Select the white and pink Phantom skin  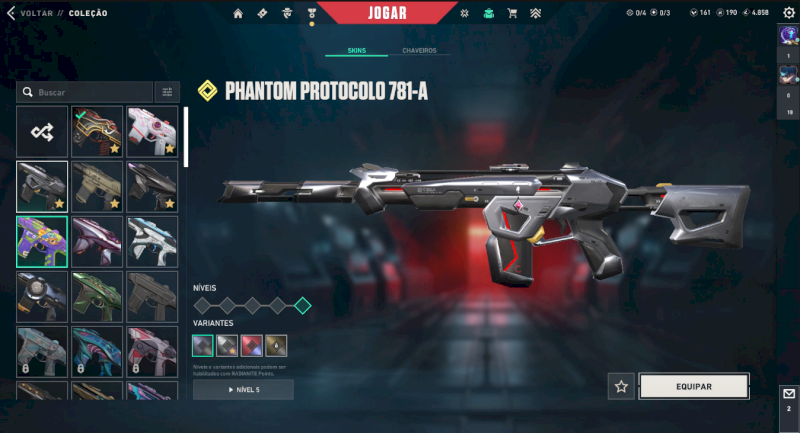[151, 131]
